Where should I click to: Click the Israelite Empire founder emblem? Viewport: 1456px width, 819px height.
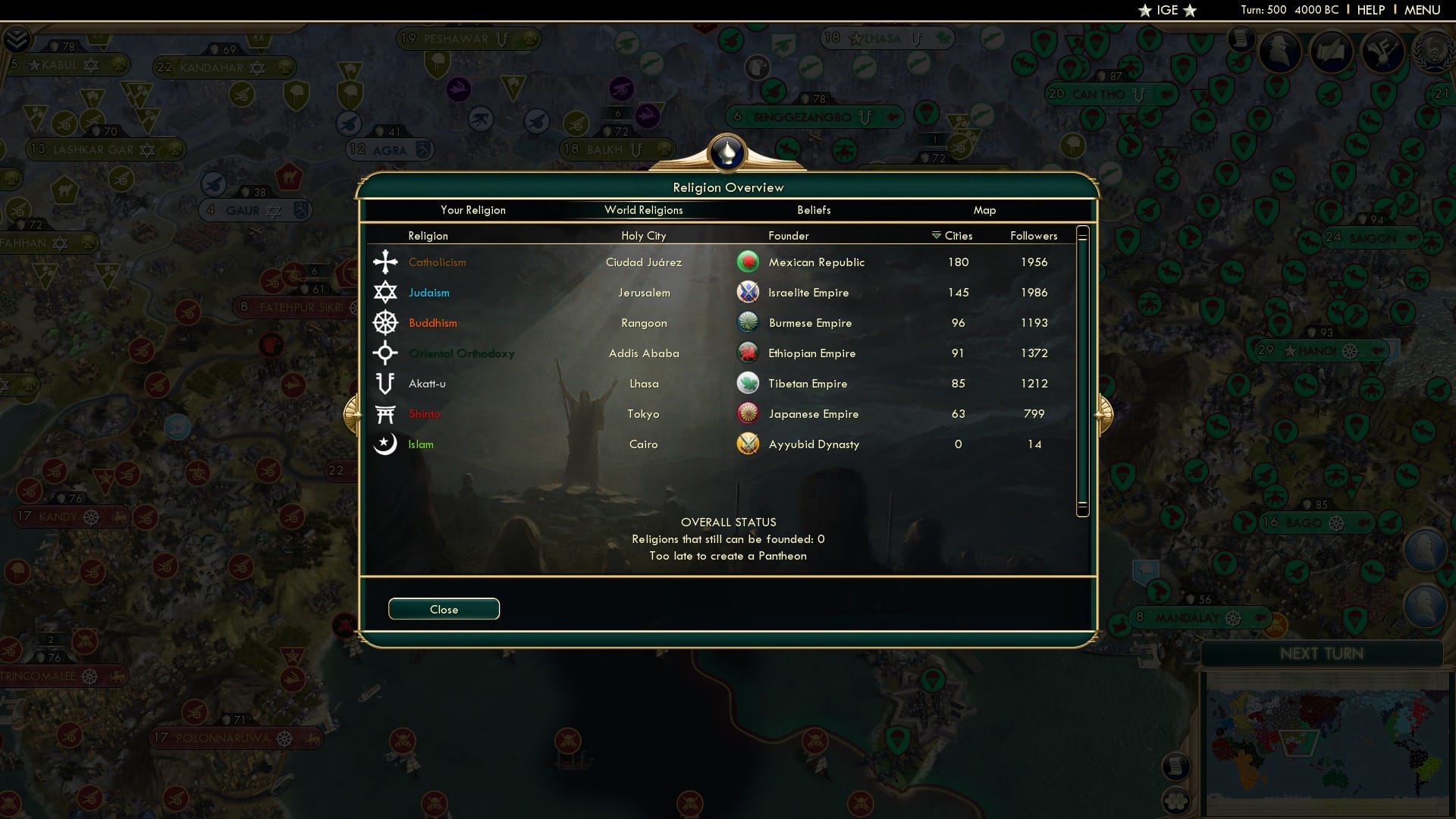pos(748,292)
